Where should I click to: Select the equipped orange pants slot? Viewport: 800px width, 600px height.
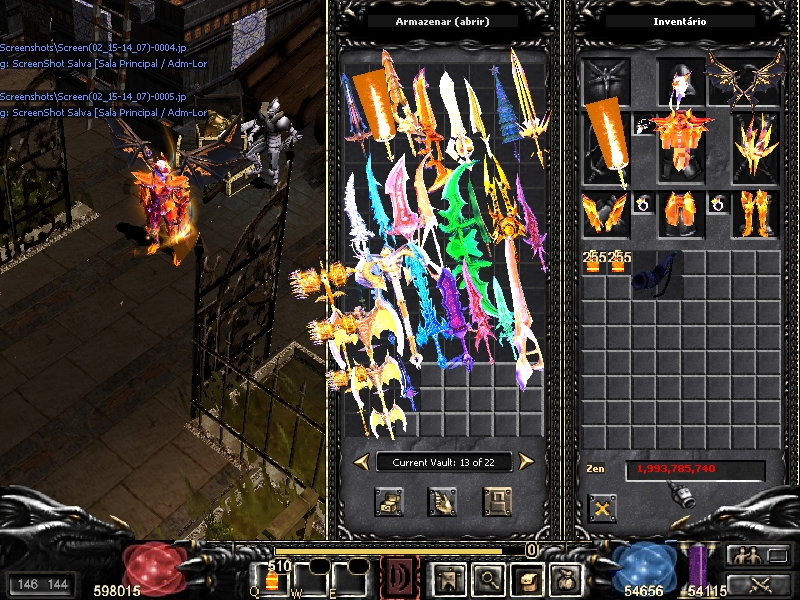click(x=681, y=213)
